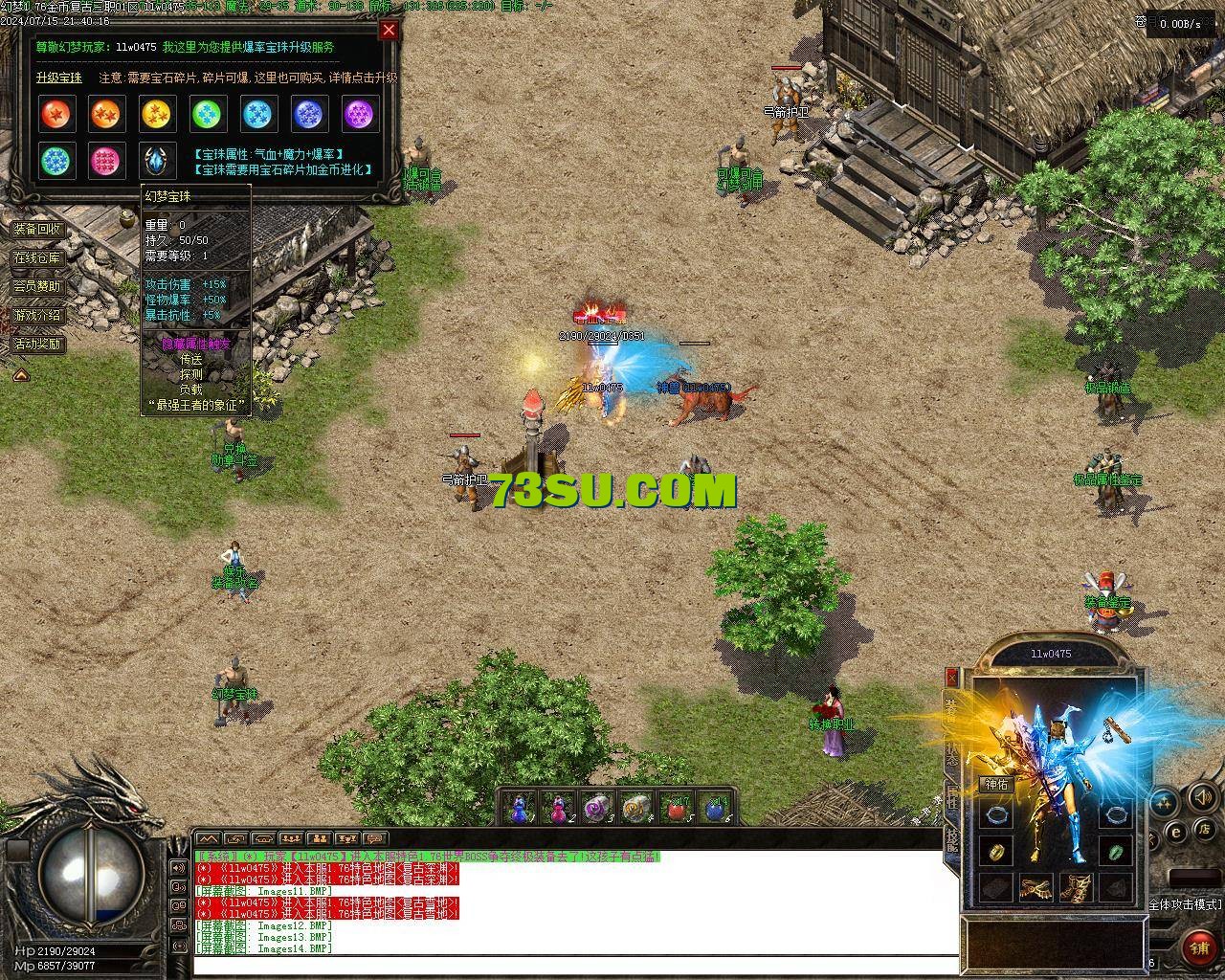Choose the yellow three-star orb
This screenshot has width=1225, height=980.
[156, 115]
